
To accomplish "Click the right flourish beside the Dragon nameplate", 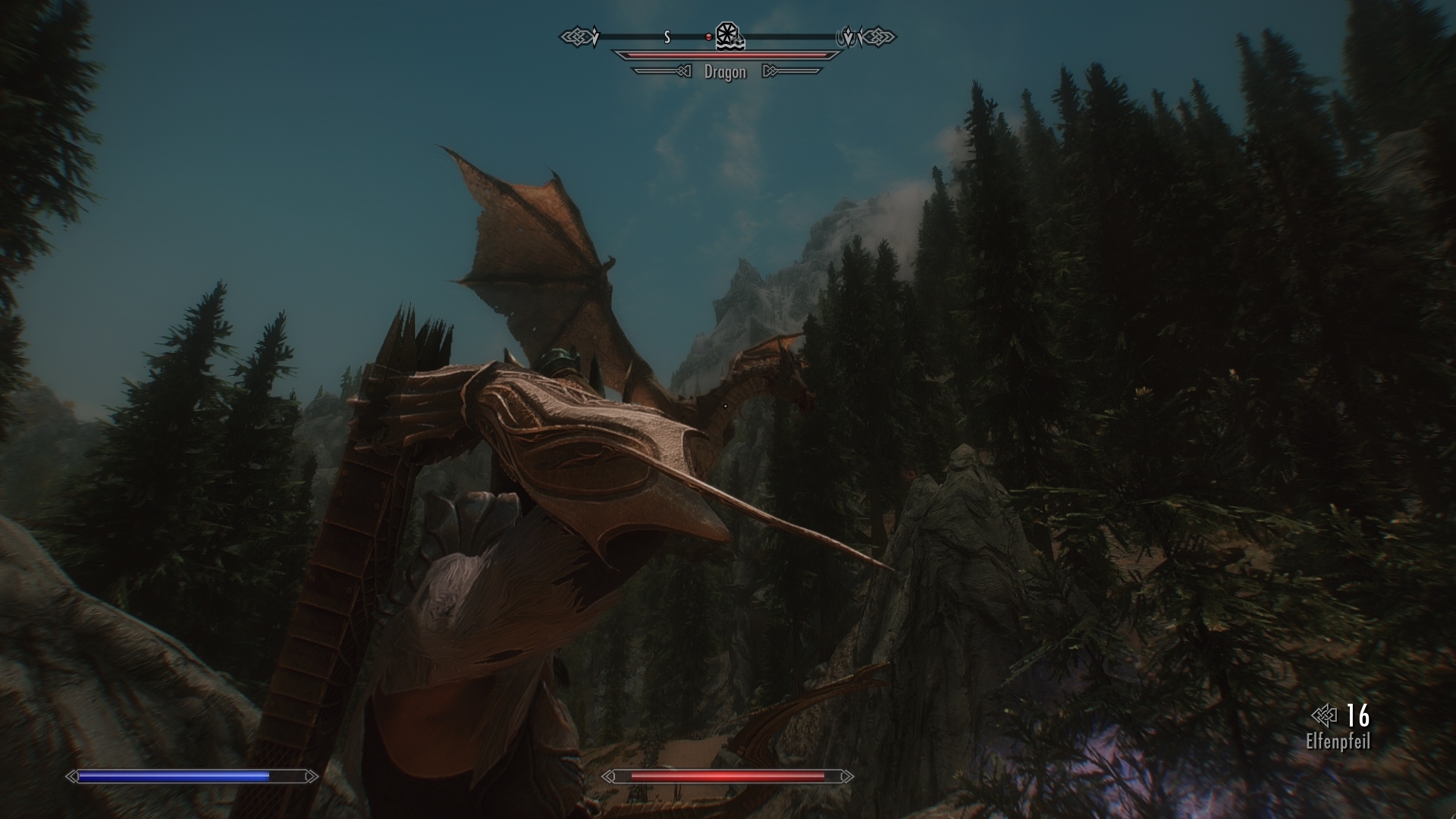I will point(789,71).
